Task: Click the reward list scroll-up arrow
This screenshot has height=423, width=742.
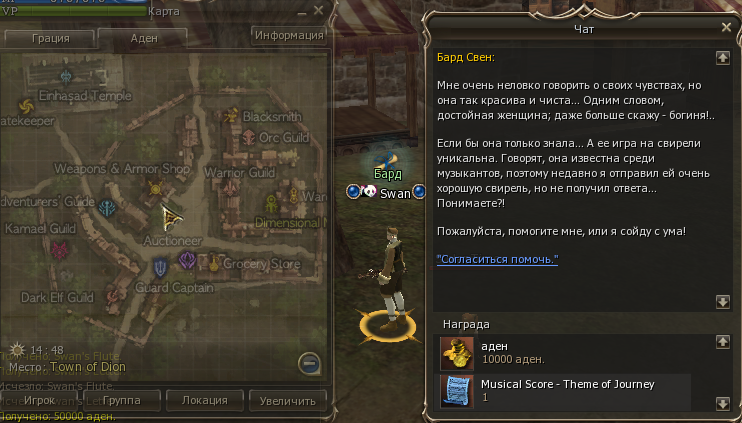Action: (x=722, y=342)
